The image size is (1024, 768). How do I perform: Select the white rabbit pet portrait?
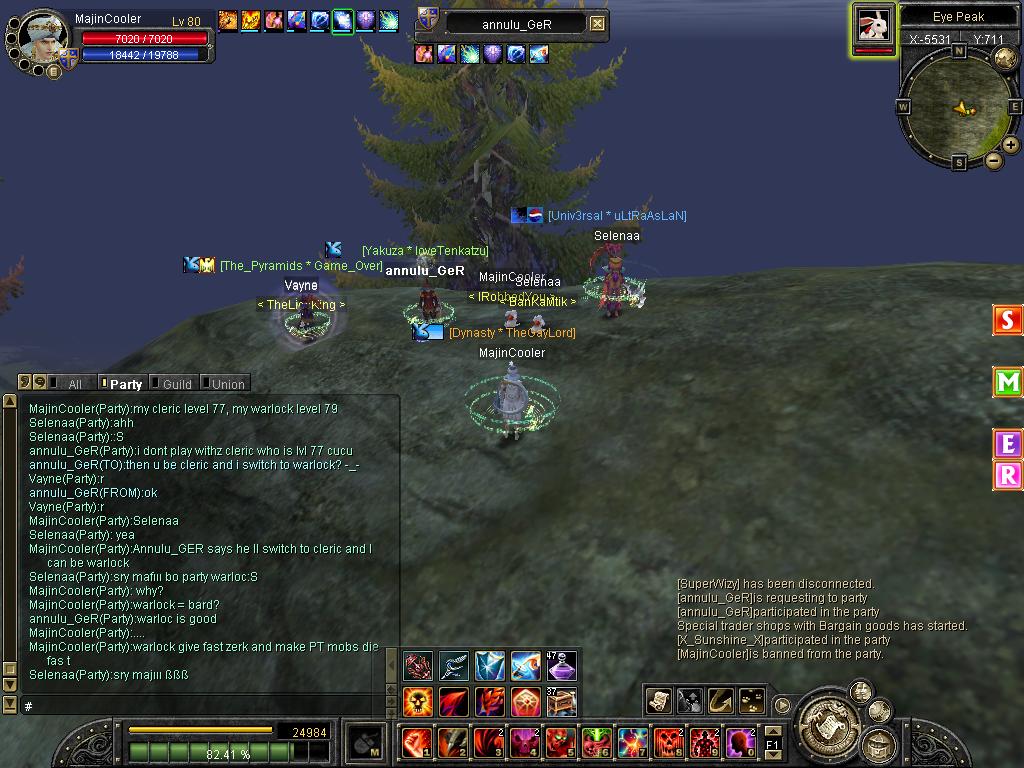click(874, 26)
